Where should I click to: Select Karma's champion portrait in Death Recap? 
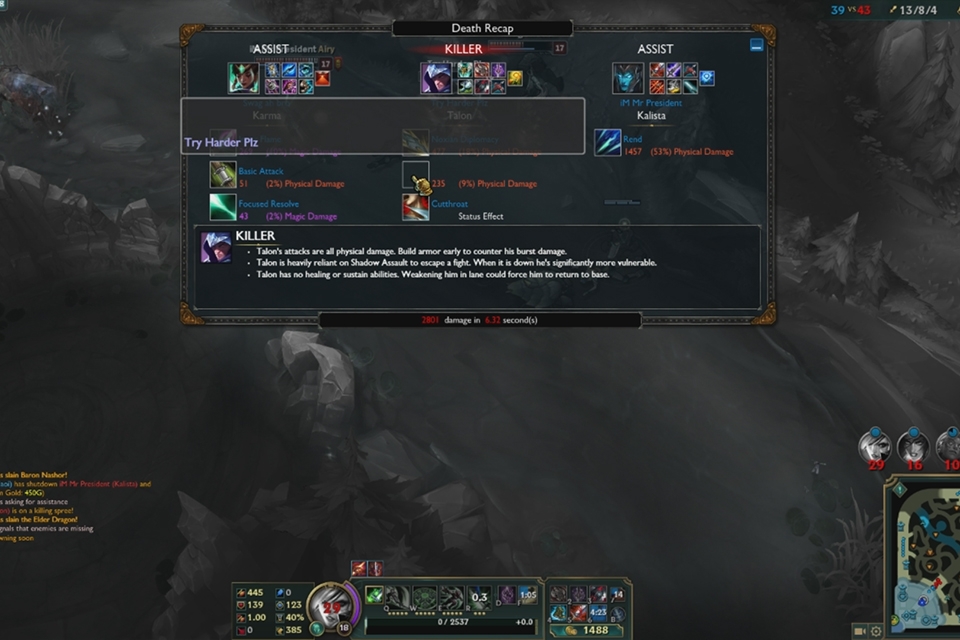(243, 78)
